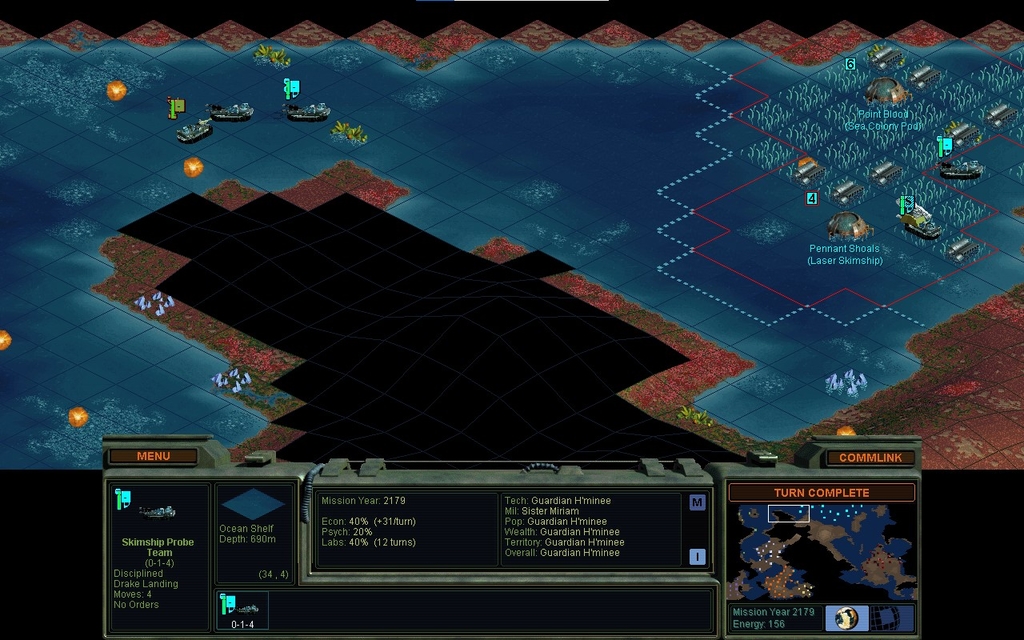Open the MENU button
Viewport: 1024px width, 640px height.
coord(153,456)
